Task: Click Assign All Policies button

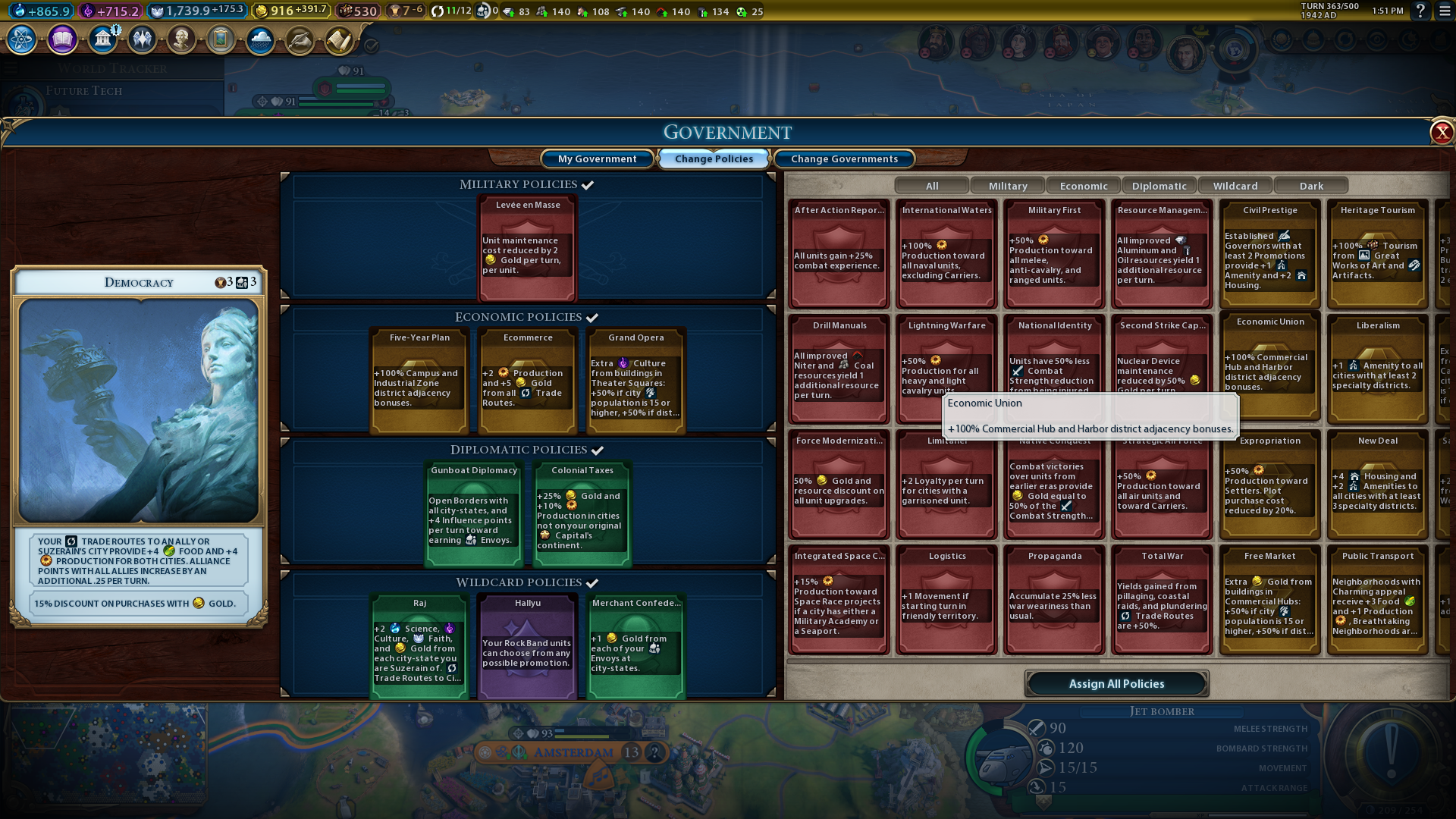Action: point(1116,683)
